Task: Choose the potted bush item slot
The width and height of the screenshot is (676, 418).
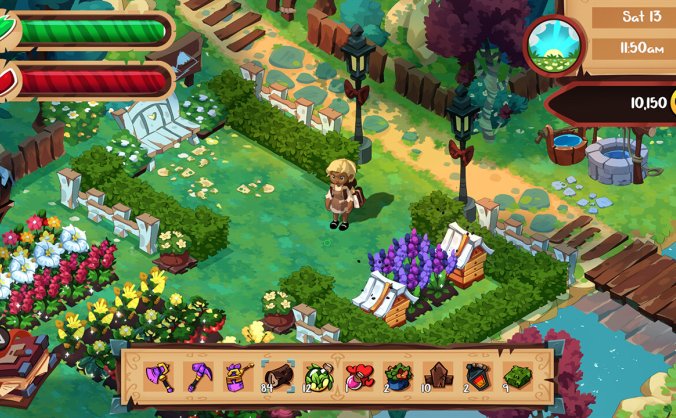Action: (397, 376)
